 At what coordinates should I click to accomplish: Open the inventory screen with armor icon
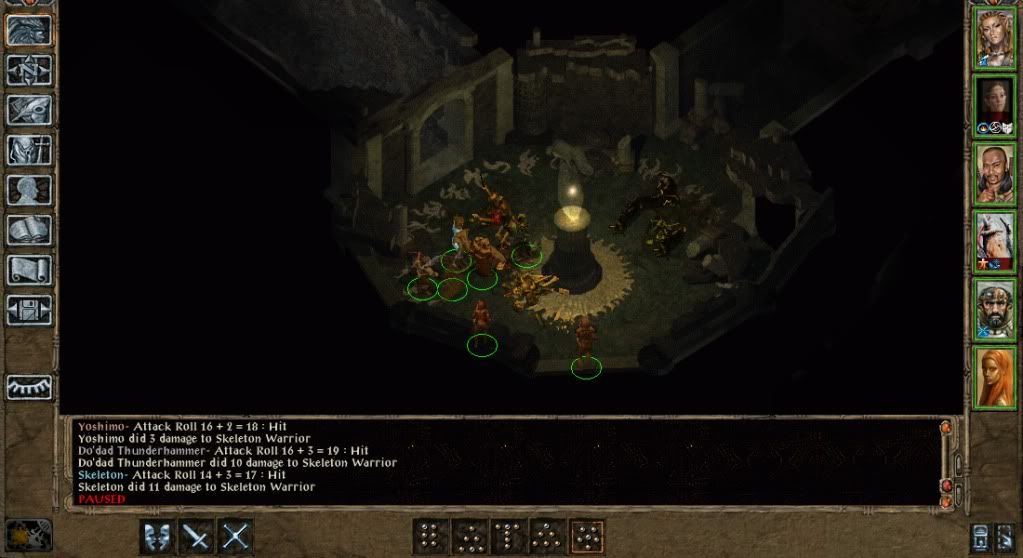[28, 150]
